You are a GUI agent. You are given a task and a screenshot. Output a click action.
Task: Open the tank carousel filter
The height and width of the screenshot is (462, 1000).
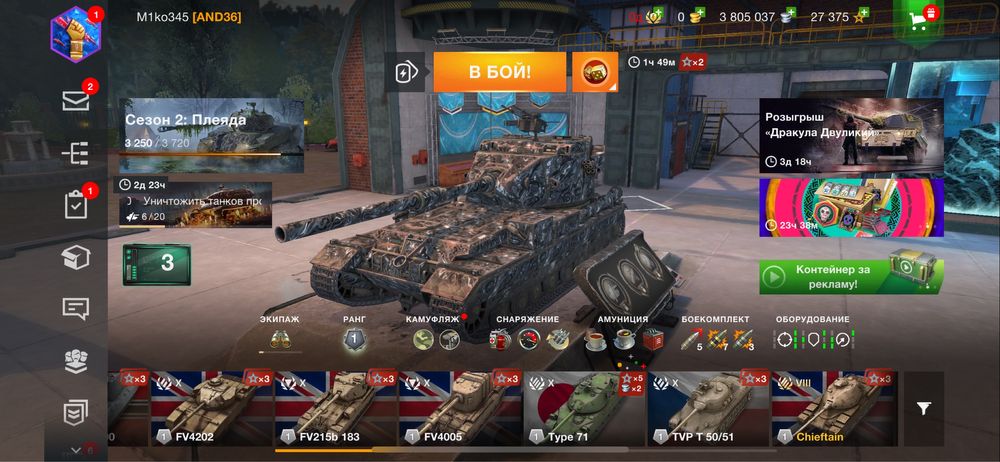tap(924, 408)
